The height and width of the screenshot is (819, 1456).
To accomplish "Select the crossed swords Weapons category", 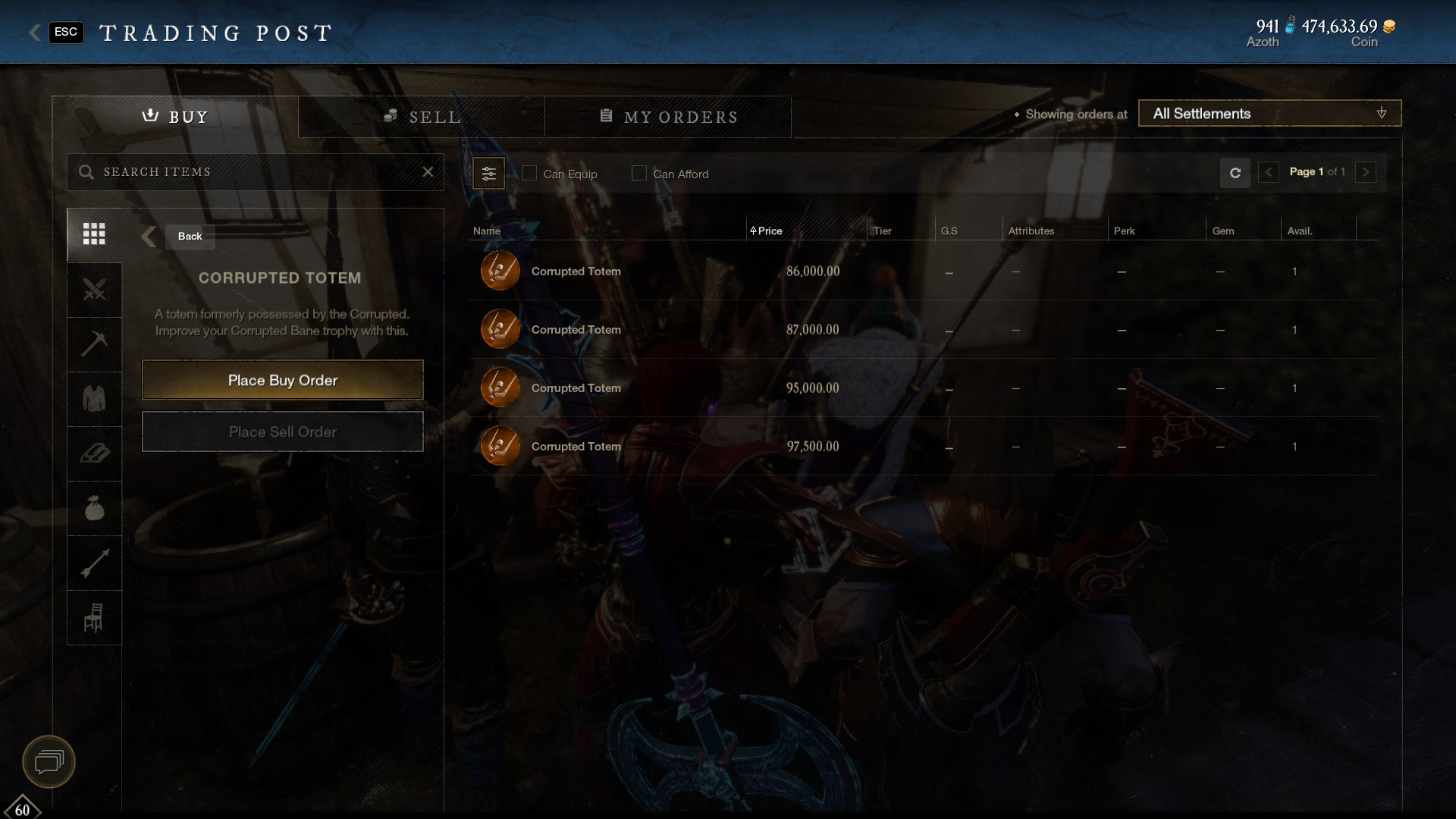I will pos(93,290).
